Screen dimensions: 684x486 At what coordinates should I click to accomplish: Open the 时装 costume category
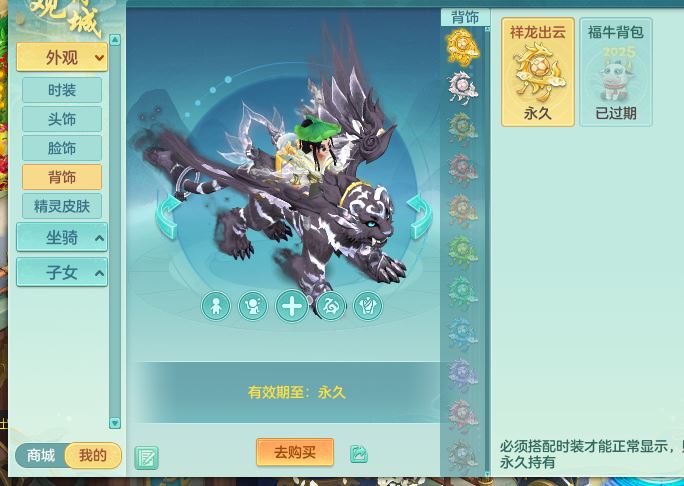click(x=62, y=90)
